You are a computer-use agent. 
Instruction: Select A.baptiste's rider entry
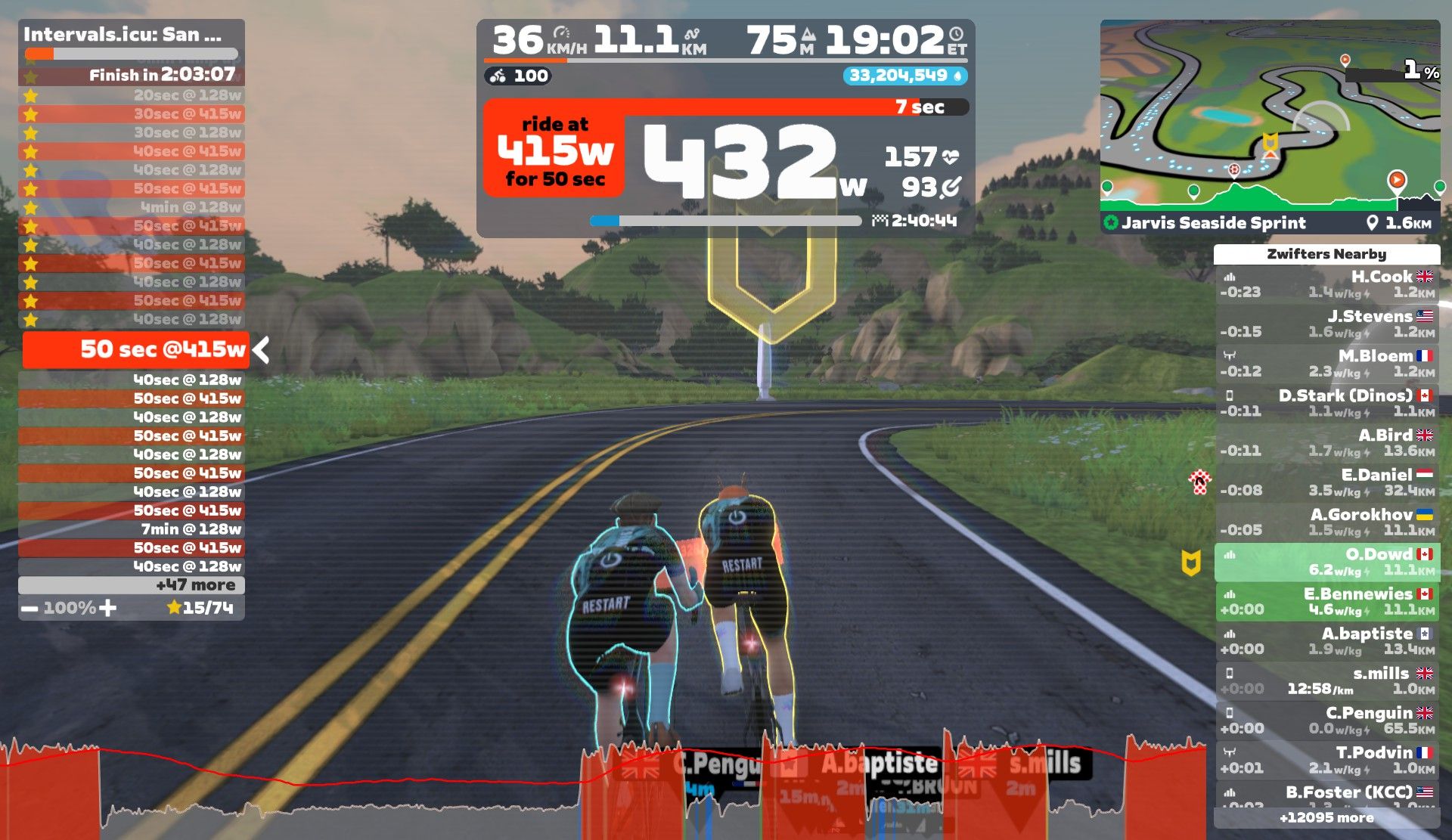click(1327, 641)
